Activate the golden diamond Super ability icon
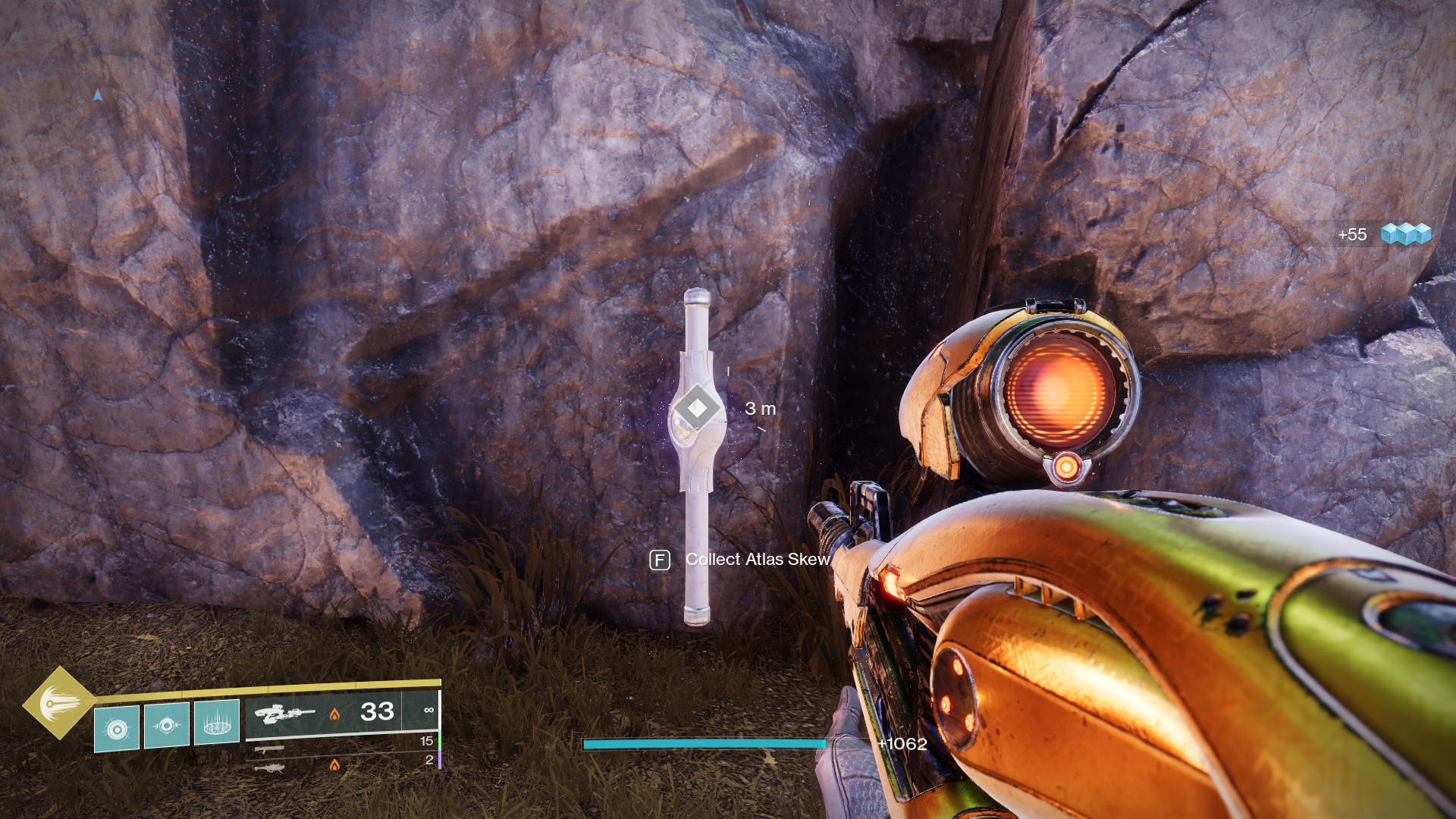 (58, 702)
